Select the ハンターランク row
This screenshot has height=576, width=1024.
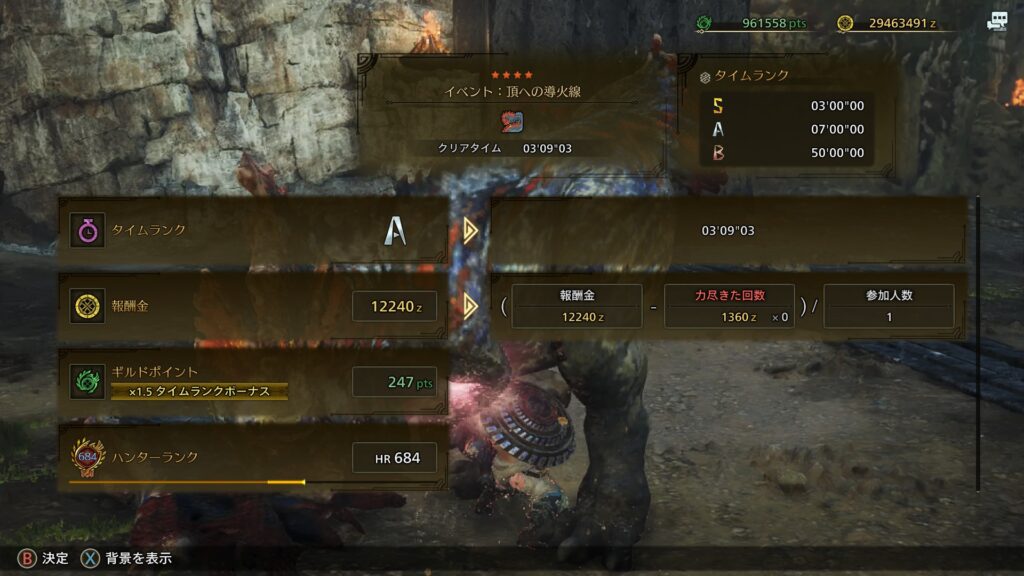(x=252, y=458)
